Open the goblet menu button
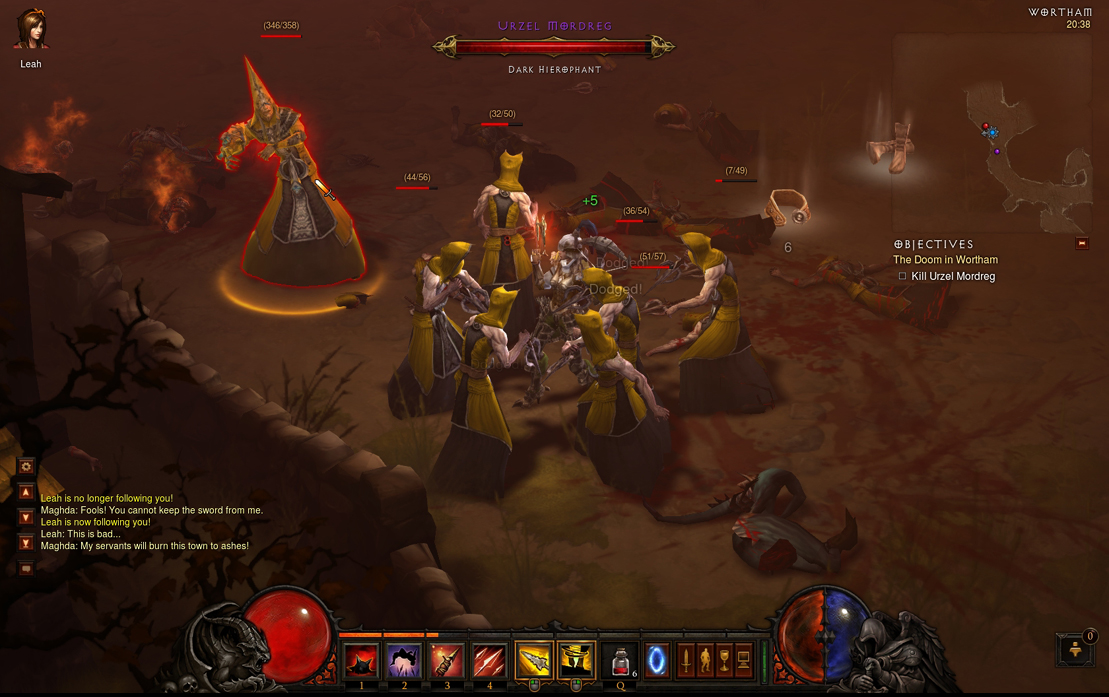The image size is (1109, 697). click(724, 660)
